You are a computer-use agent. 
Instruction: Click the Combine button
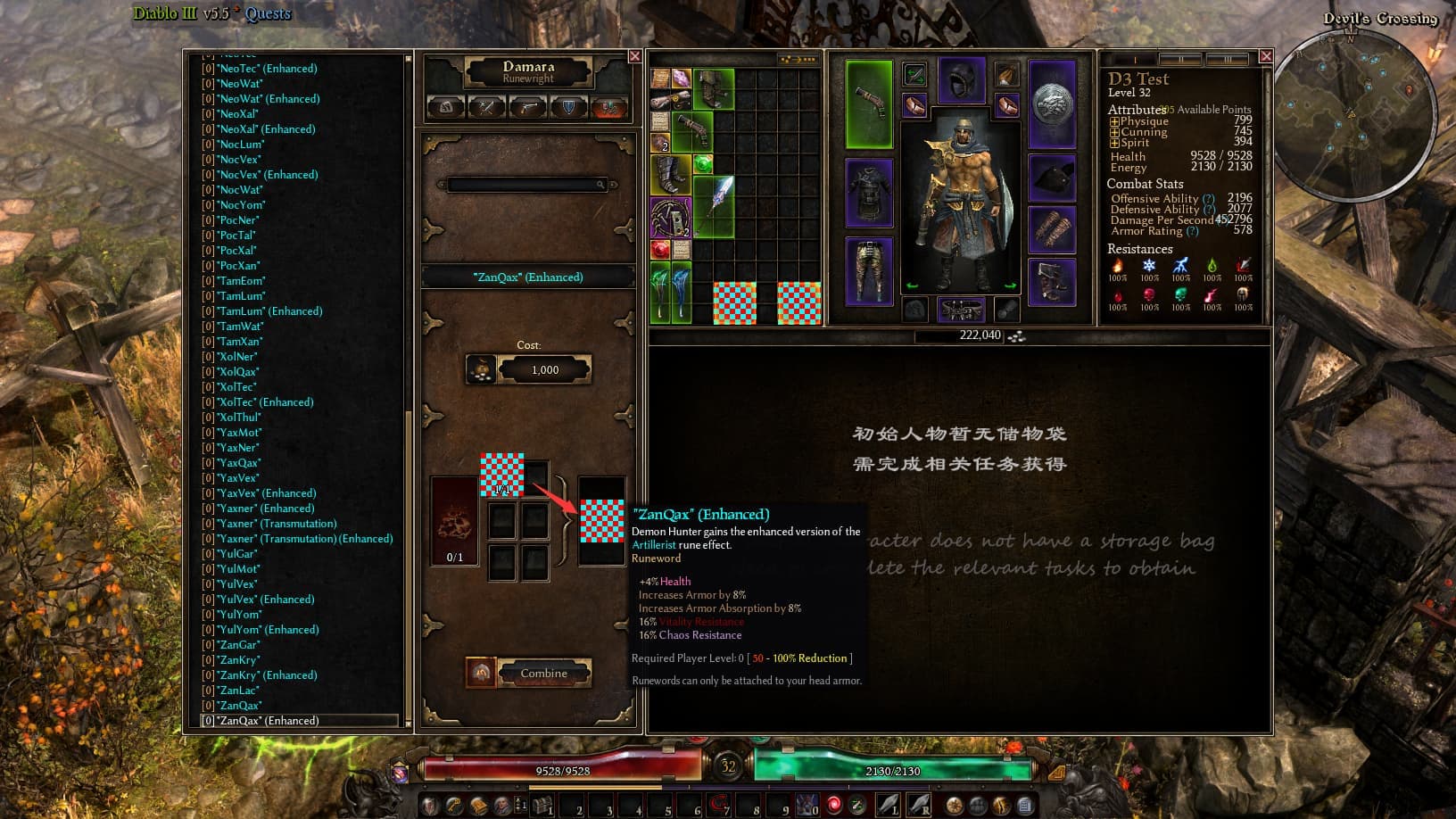(x=543, y=674)
